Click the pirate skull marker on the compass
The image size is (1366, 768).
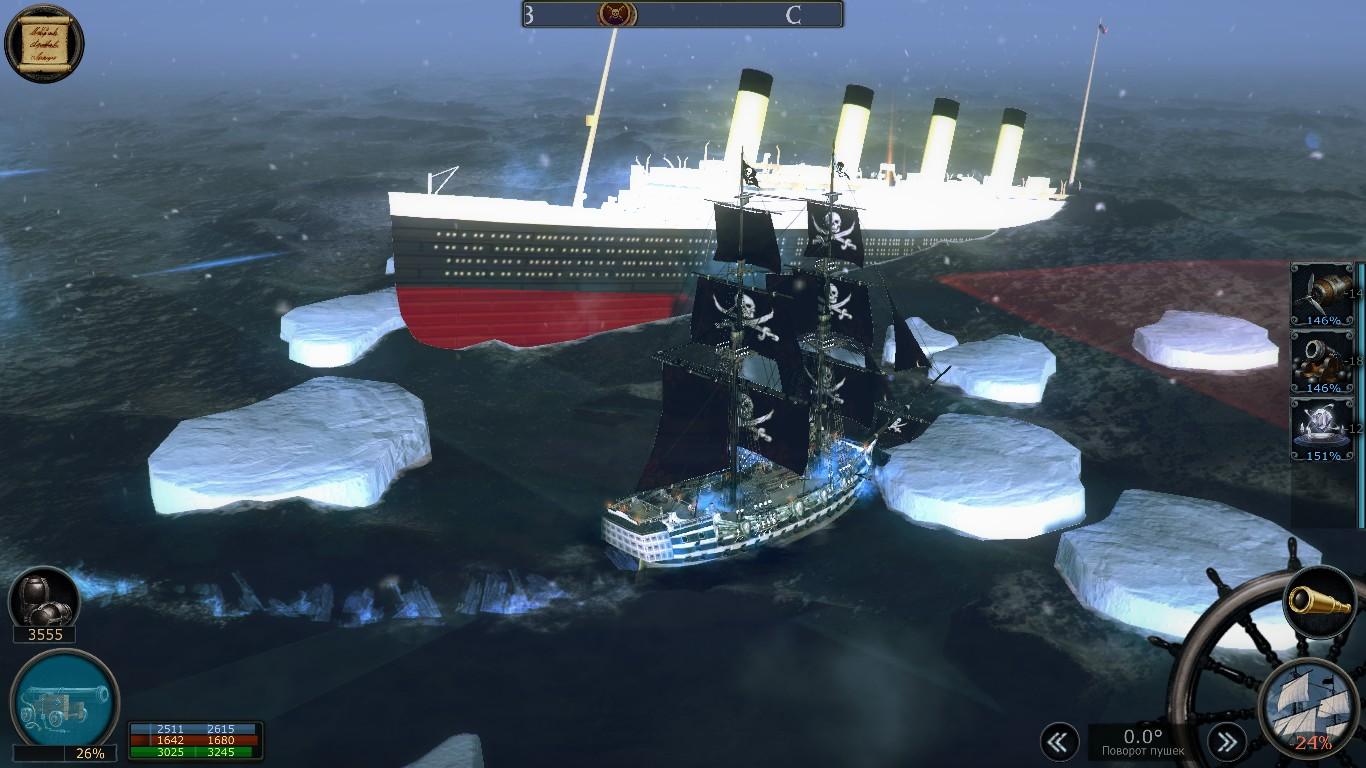pos(617,14)
